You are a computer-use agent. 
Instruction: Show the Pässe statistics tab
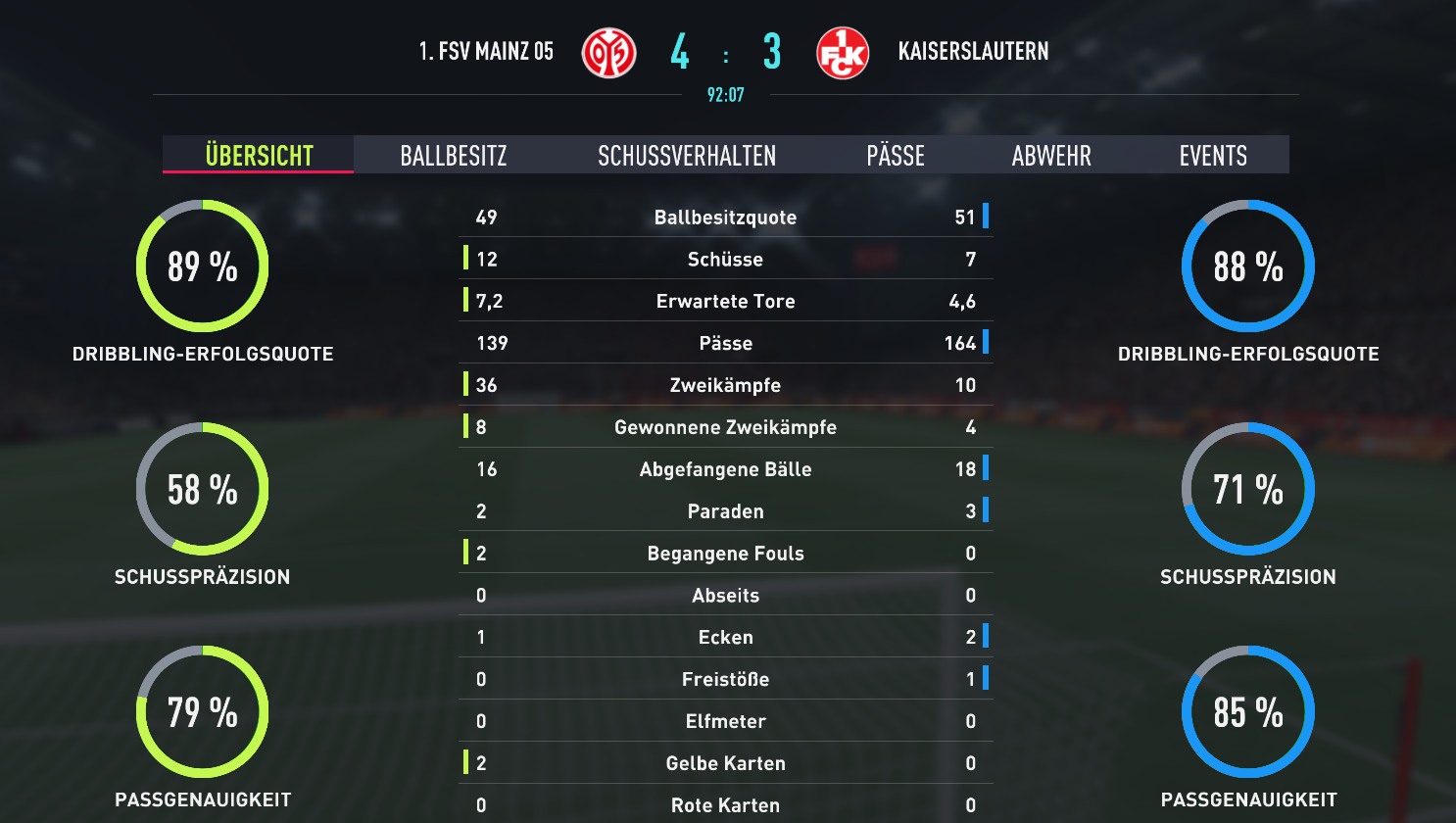point(896,155)
